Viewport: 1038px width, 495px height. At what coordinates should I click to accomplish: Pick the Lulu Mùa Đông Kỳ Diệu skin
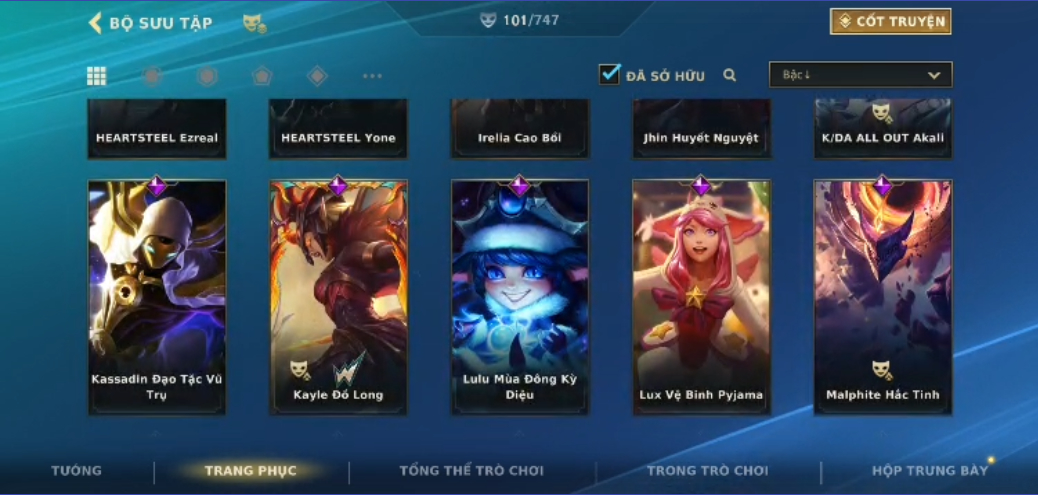(520, 297)
